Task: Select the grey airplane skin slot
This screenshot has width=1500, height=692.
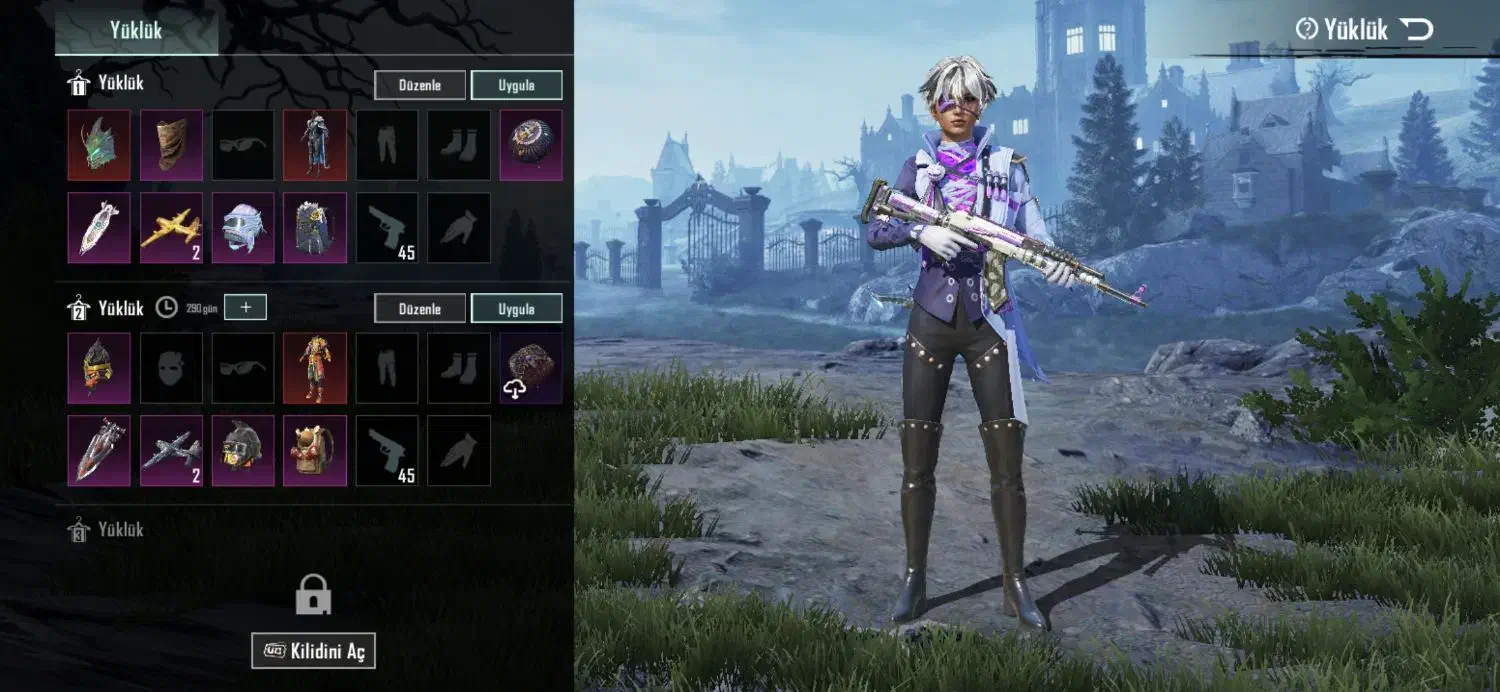Action: pos(171,451)
